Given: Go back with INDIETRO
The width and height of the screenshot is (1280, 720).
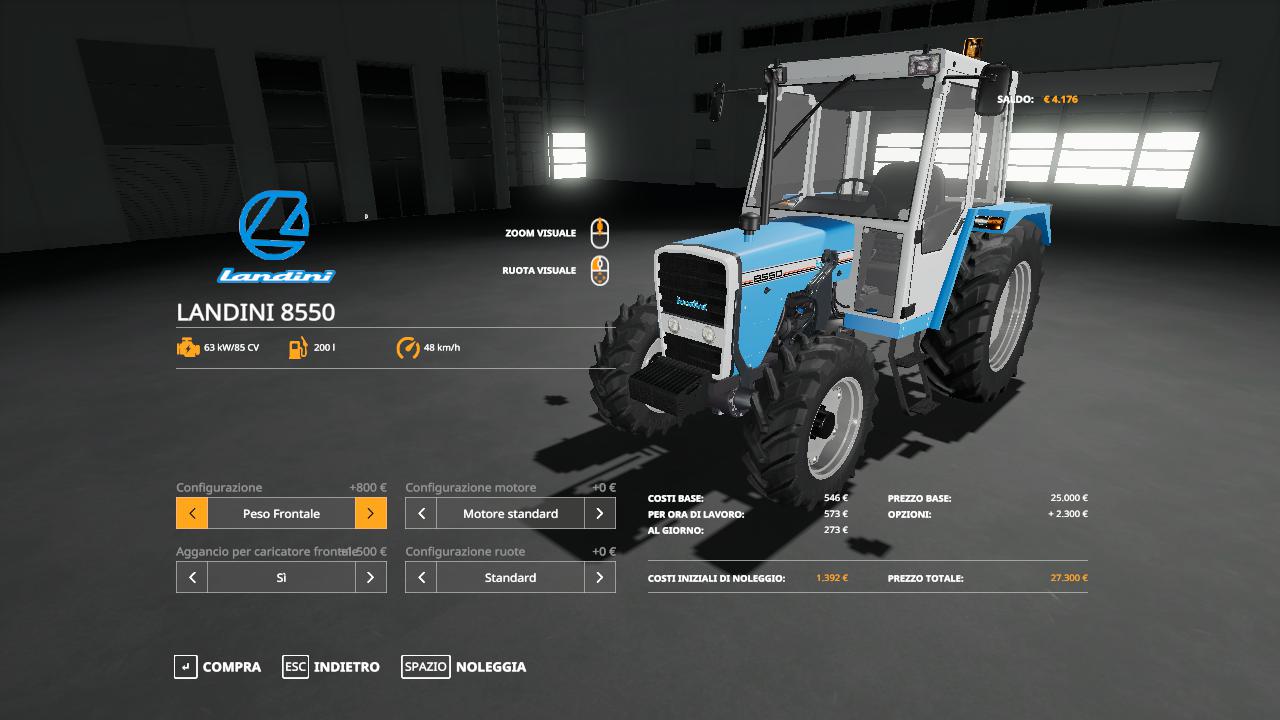Looking at the screenshot, I should click(x=331, y=667).
